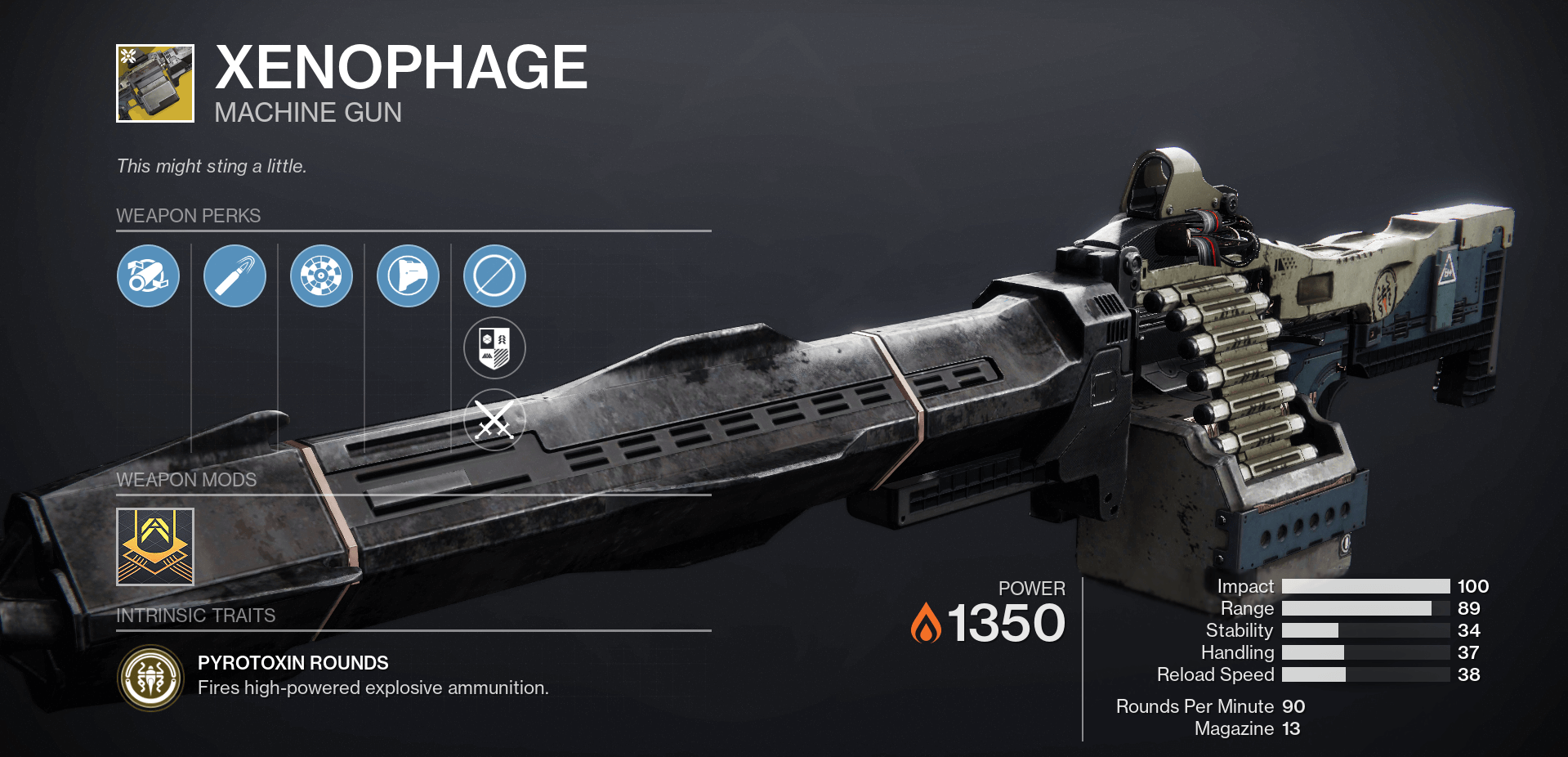Select the stock perk icon
This screenshot has width=1568, height=757.
point(408,276)
